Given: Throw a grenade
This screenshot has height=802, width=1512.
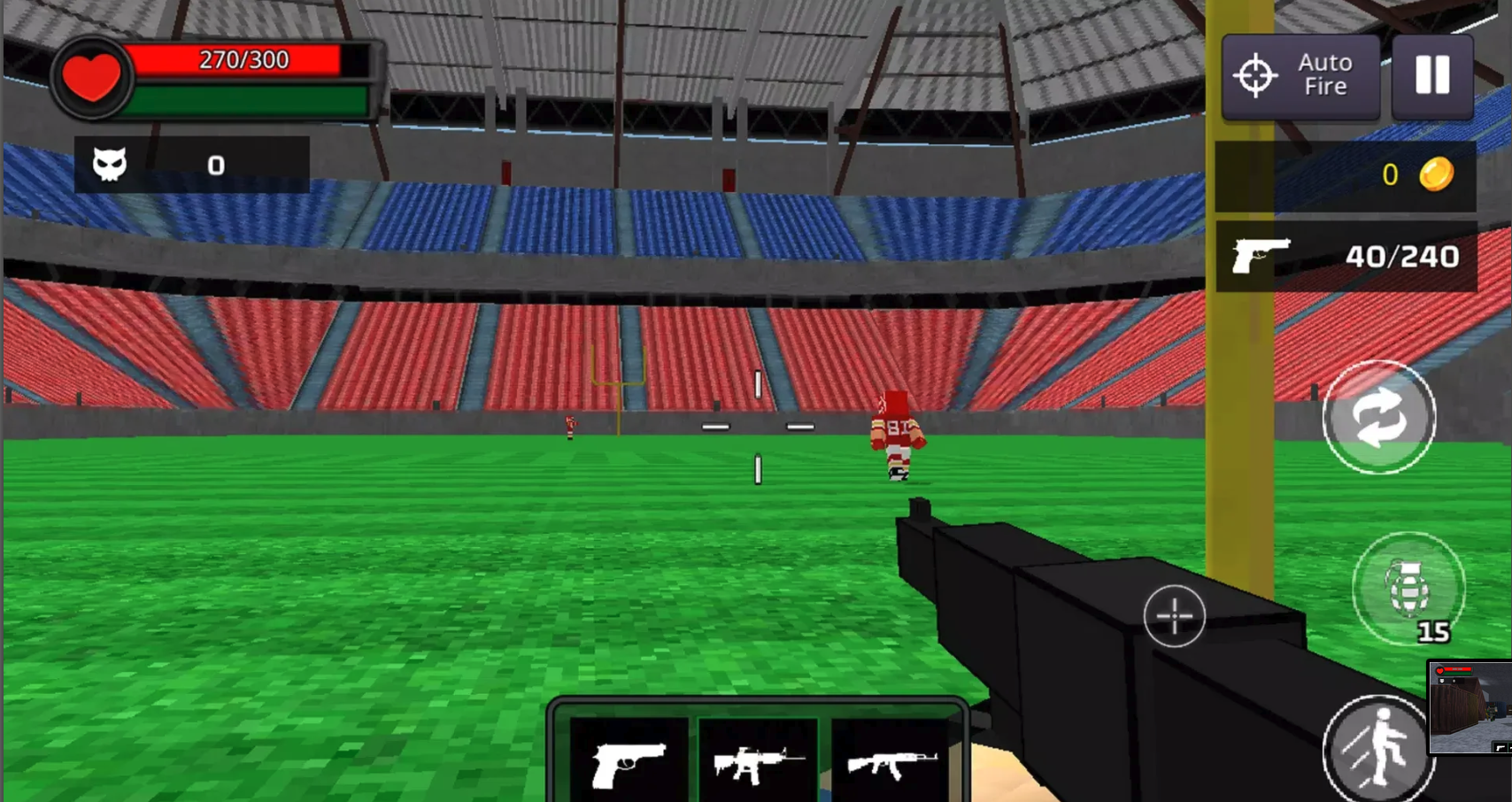Looking at the screenshot, I should [x=1408, y=589].
